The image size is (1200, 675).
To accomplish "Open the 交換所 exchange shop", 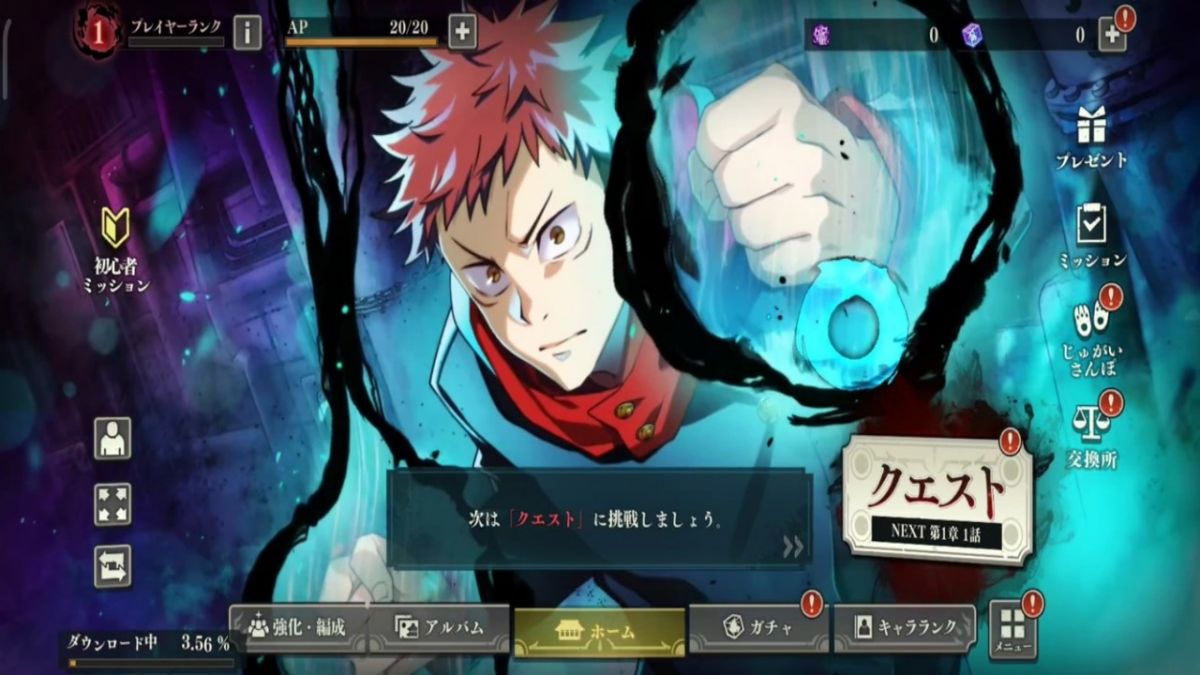I will coord(1091,432).
